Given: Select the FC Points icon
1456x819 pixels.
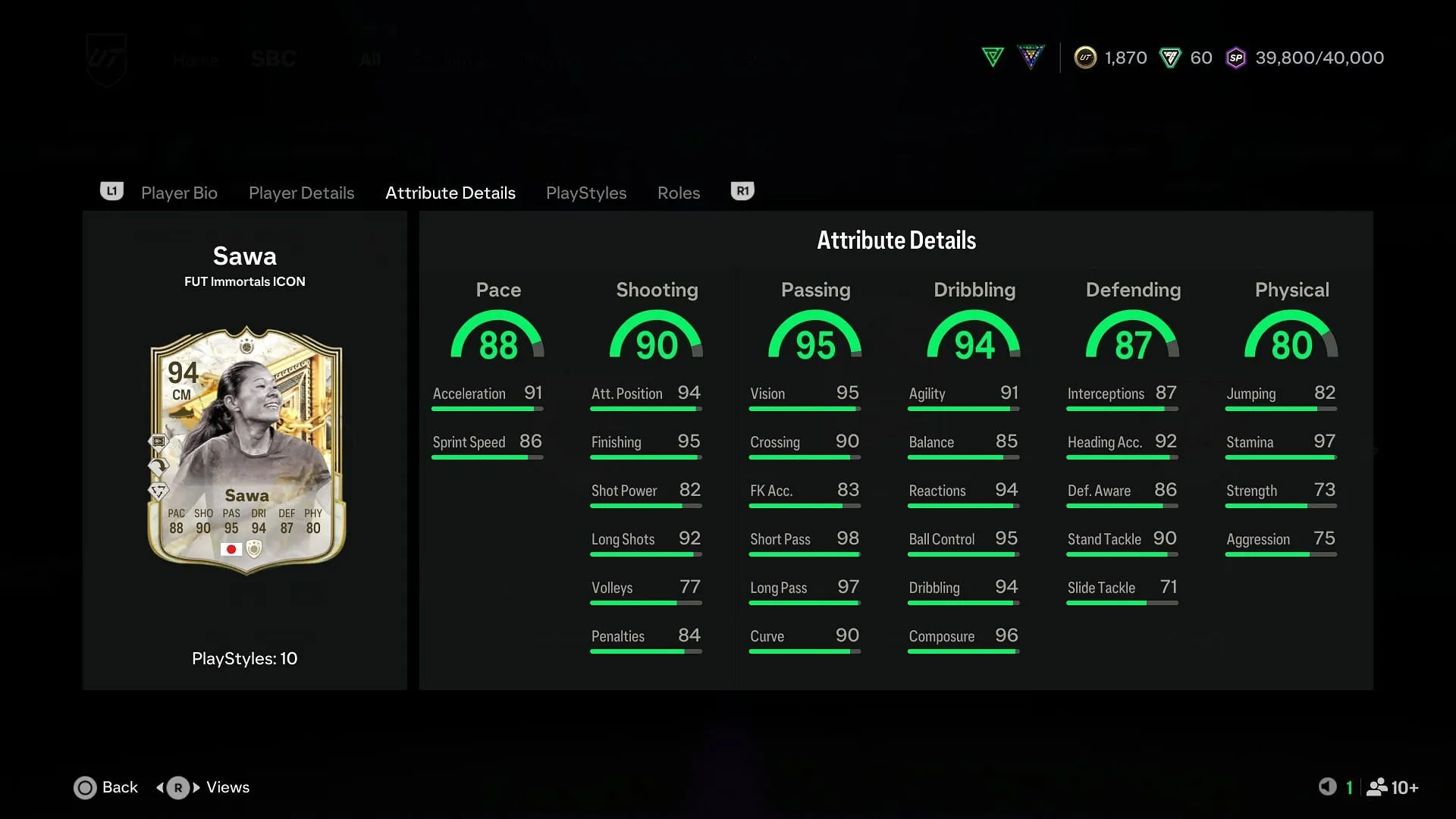Looking at the screenshot, I should click(x=1171, y=57).
